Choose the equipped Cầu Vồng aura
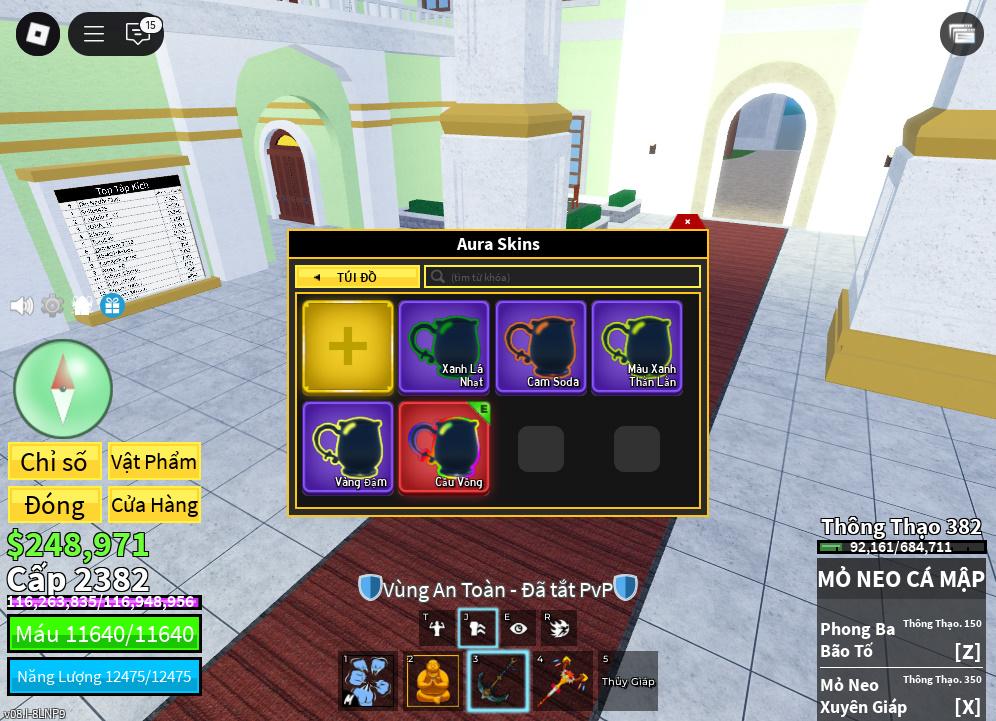This screenshot has width=996, height=721. [444, 447]
